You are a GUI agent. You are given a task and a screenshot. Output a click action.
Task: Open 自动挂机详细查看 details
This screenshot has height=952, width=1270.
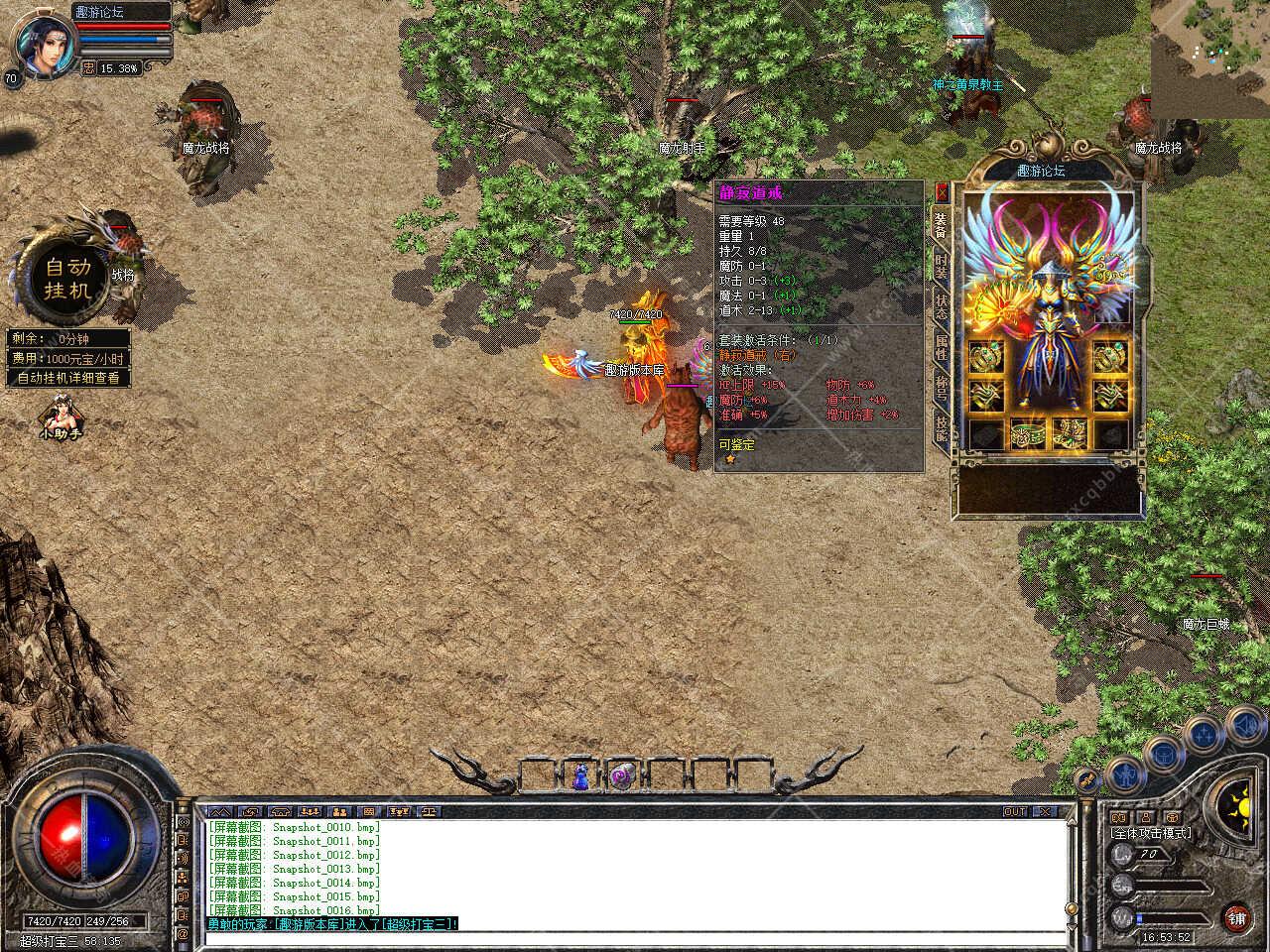pyautogui.click(x=68, y=378)
